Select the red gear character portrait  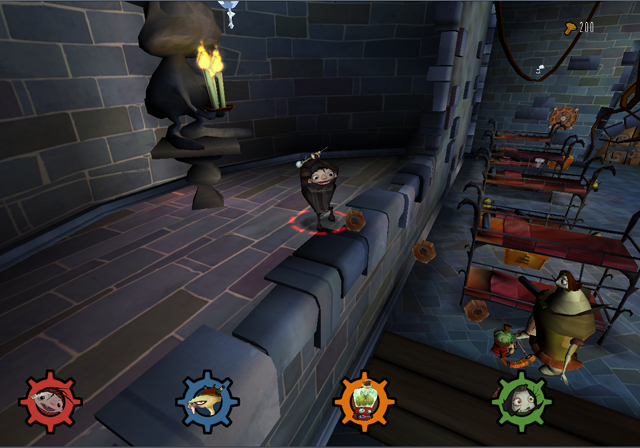(x=49, y=403)
